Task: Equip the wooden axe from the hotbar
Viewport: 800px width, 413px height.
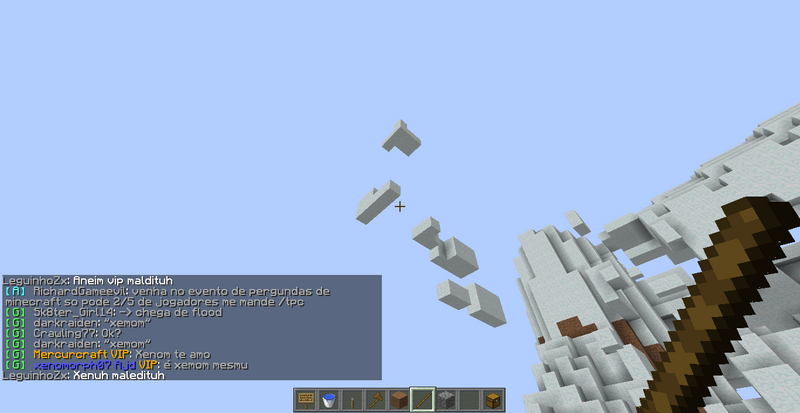Action: [376, 400]
